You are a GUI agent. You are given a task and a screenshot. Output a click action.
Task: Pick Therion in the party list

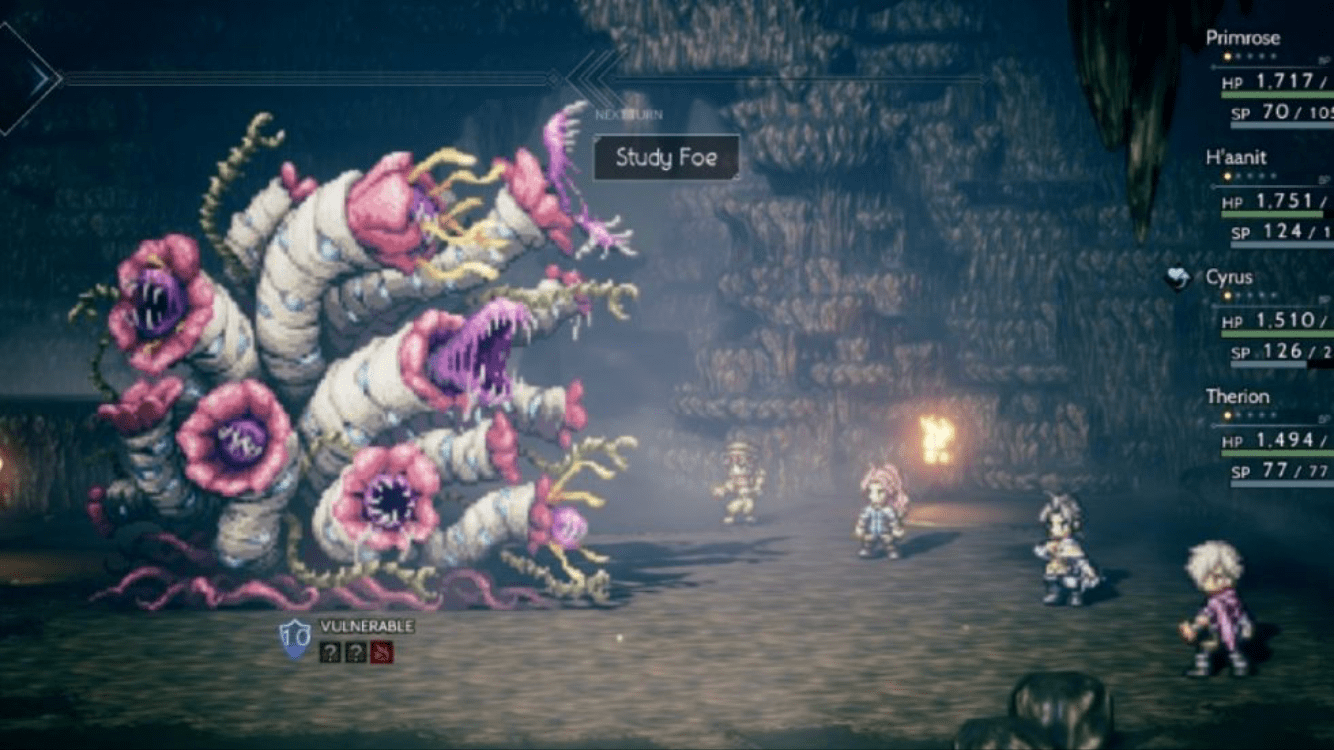click(x=1237, y=396)
